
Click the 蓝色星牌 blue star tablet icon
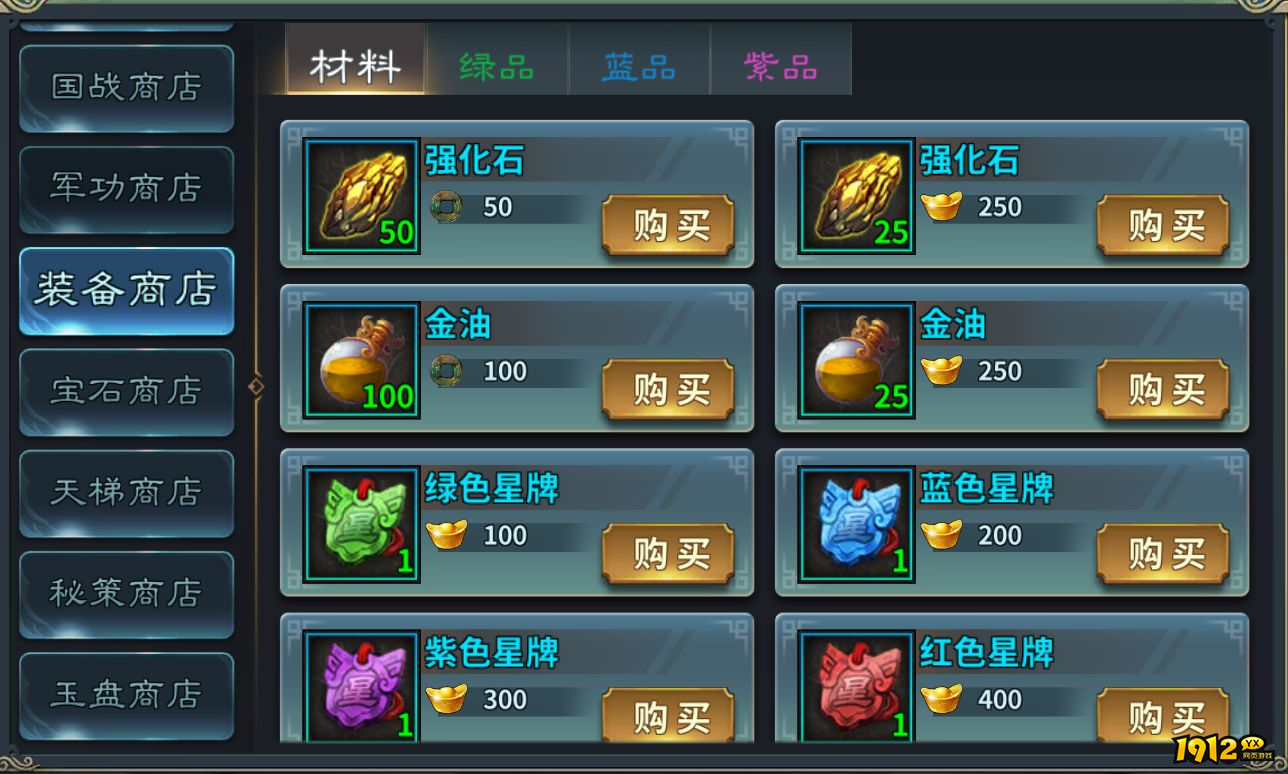point(854,524)
